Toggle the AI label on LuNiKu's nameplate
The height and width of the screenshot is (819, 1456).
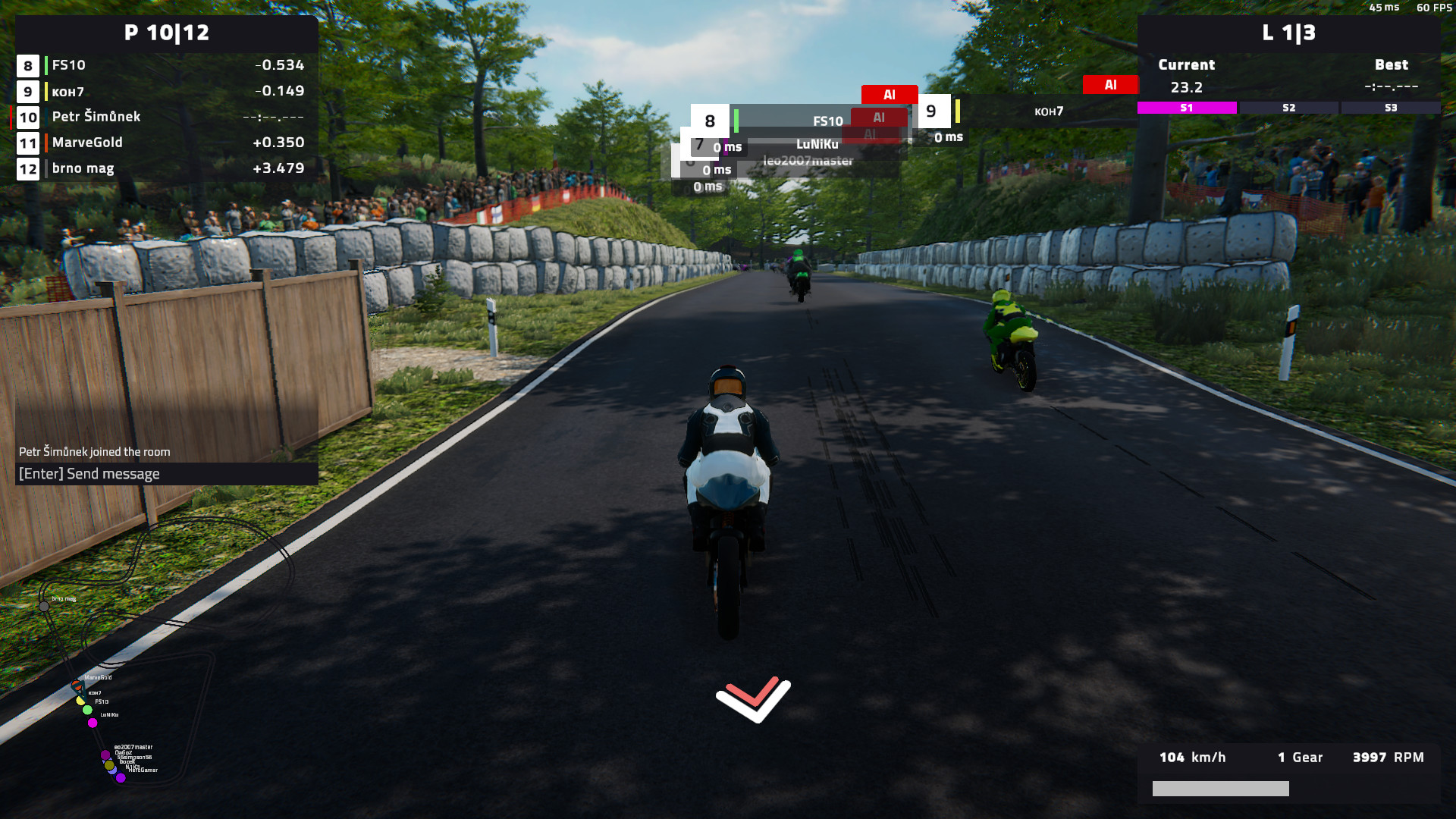871,134
